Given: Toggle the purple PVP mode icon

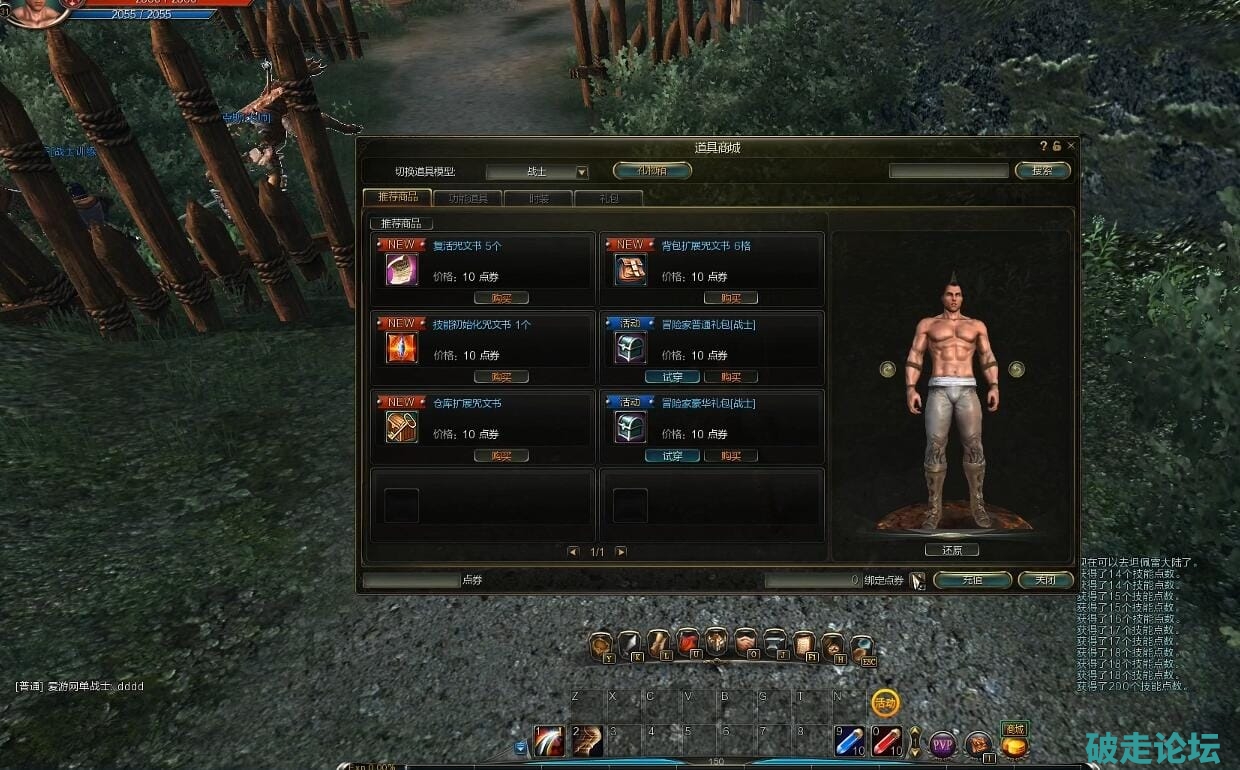Looking at the screenshot, I should coord(942,744).
